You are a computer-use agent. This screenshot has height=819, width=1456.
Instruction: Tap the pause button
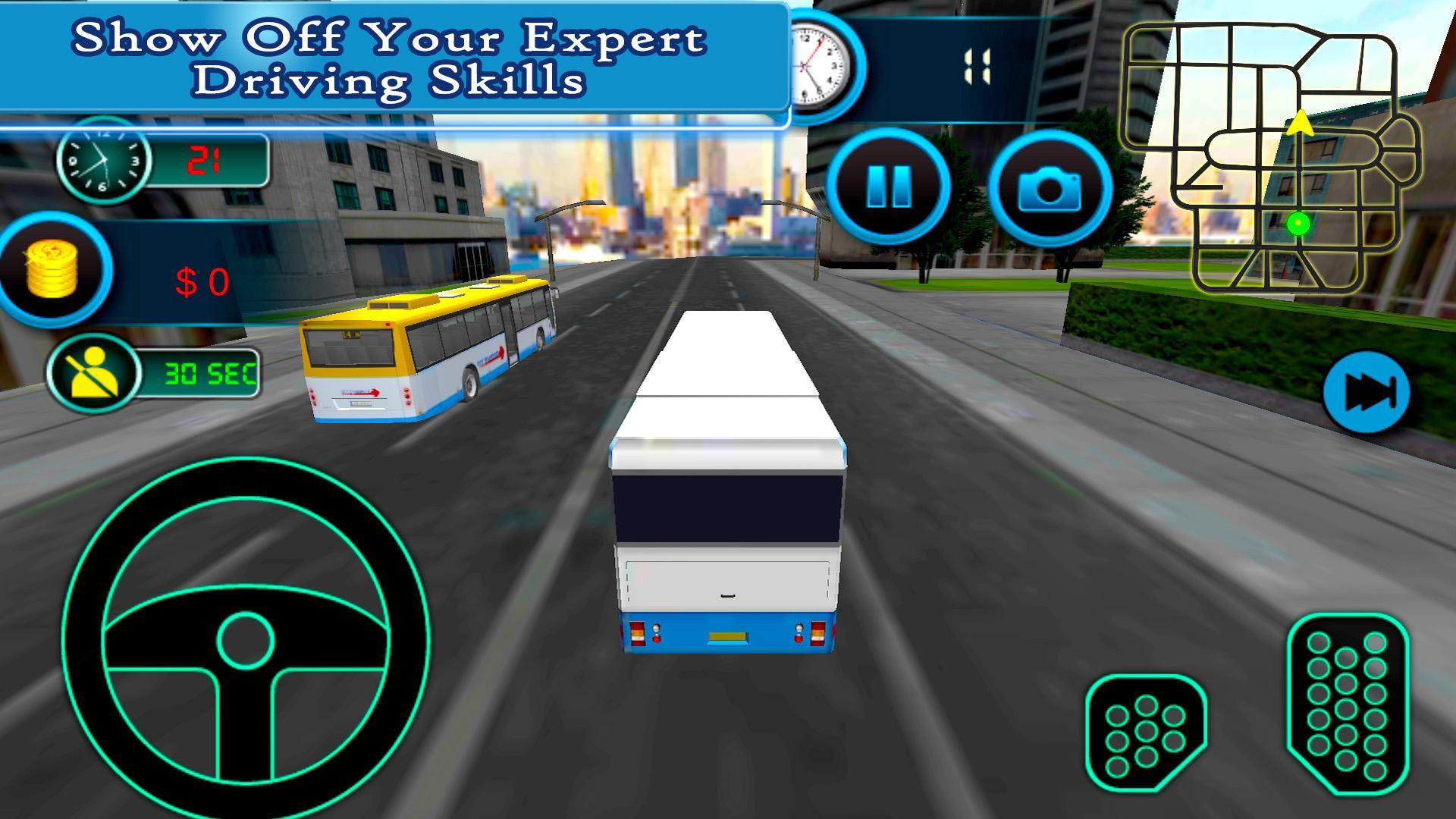892,186
